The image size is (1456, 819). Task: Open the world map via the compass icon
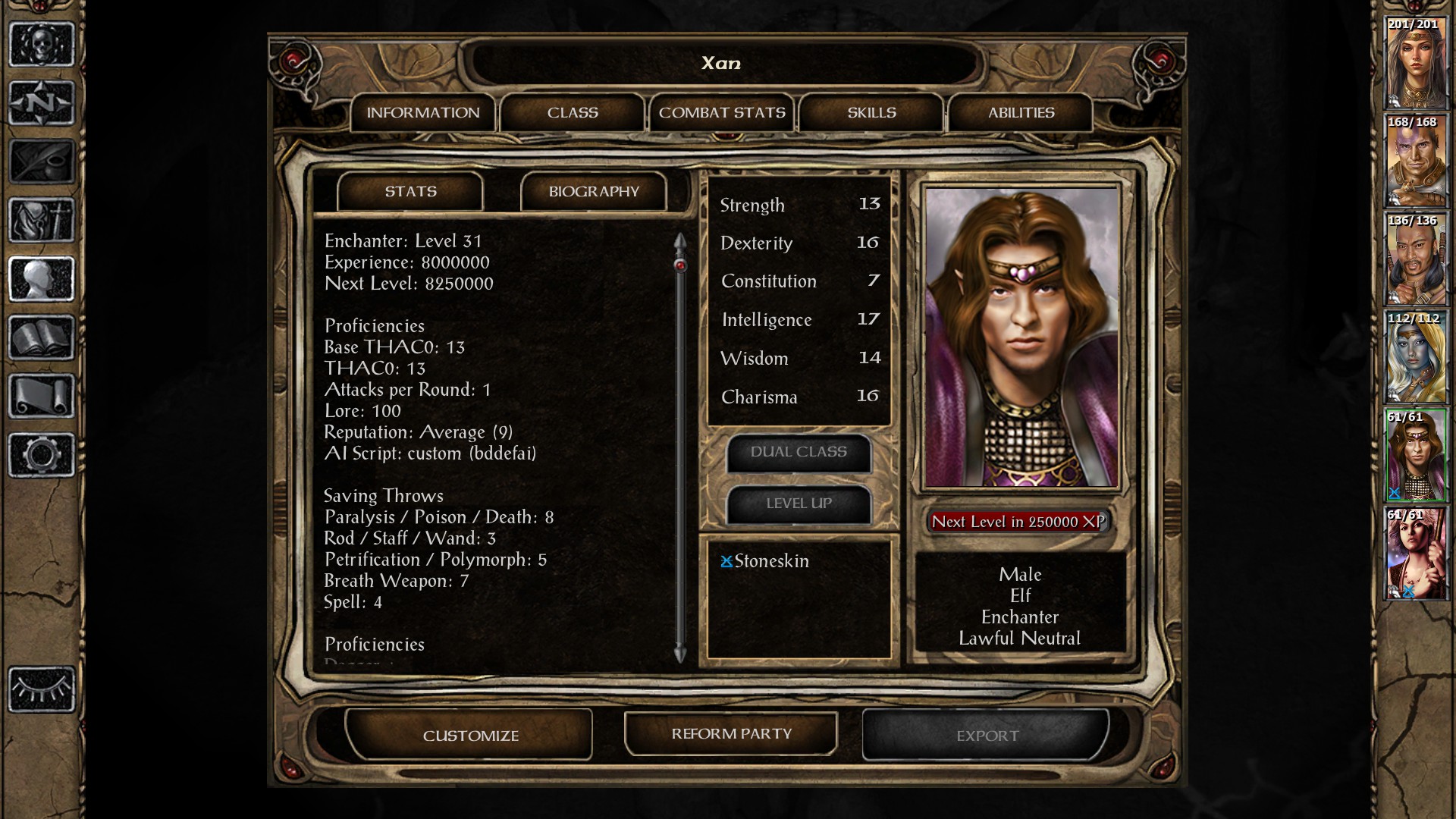point(42,102)
